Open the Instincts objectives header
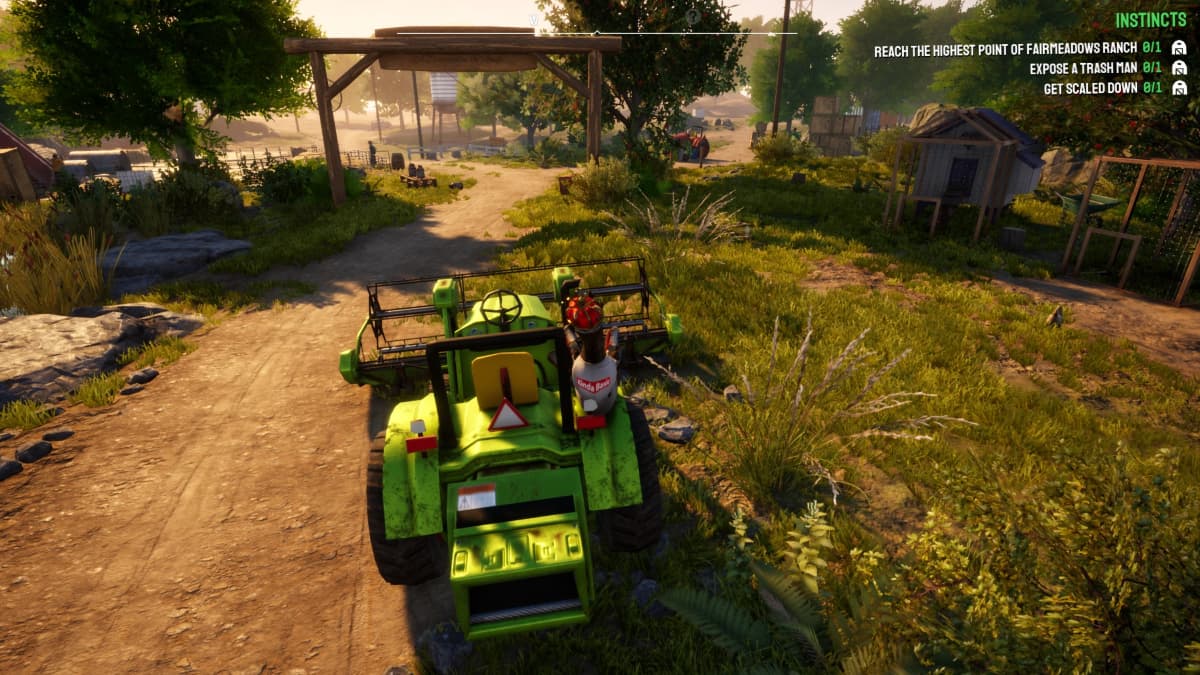Viewport: 1200px width, 675px height. (x=1150, y=20)
